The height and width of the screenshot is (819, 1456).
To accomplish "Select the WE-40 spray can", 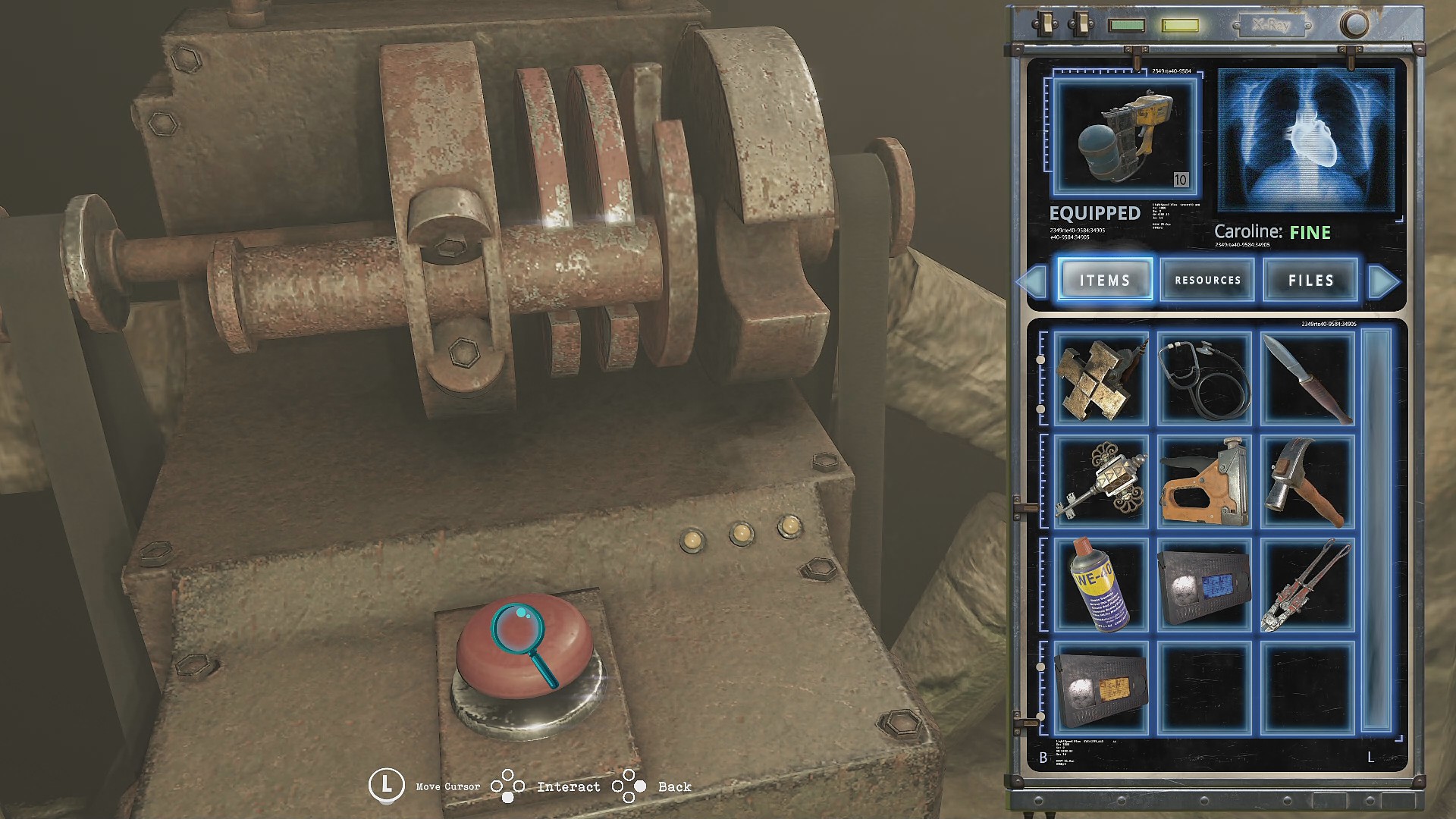I will (x=1100, y=585).
